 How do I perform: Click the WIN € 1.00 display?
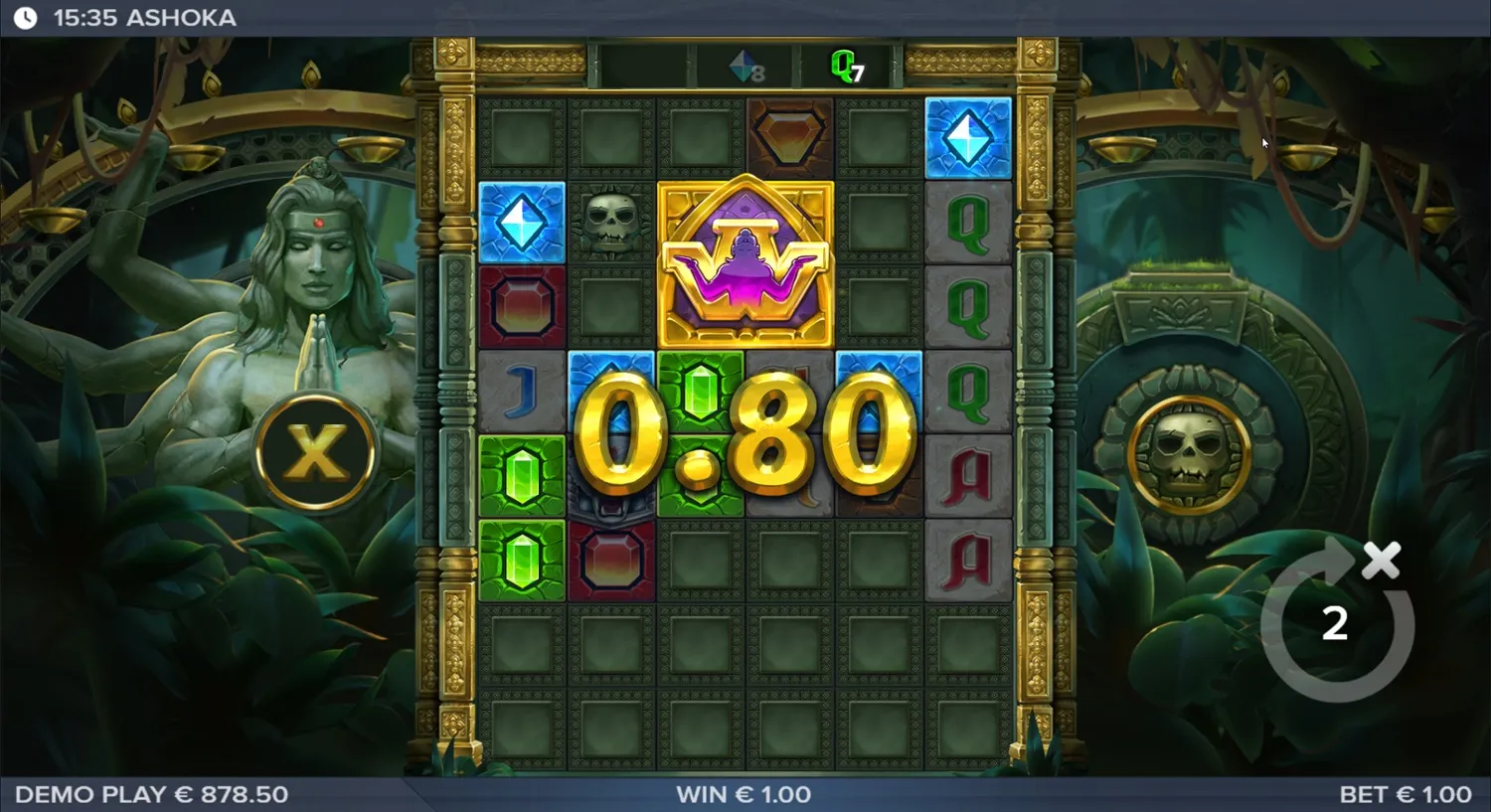click(744, 794)
